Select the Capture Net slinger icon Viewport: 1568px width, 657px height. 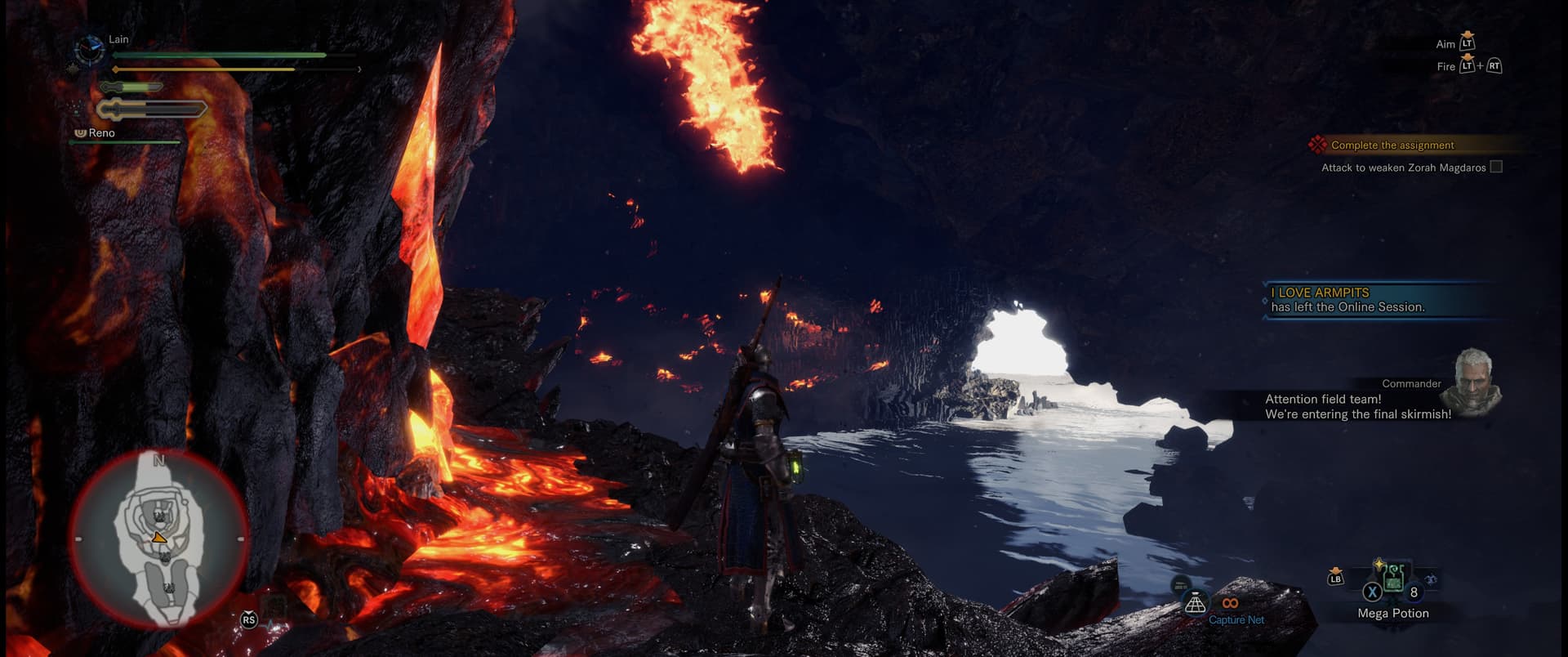pyautogui.click(x=1196, y=604)
